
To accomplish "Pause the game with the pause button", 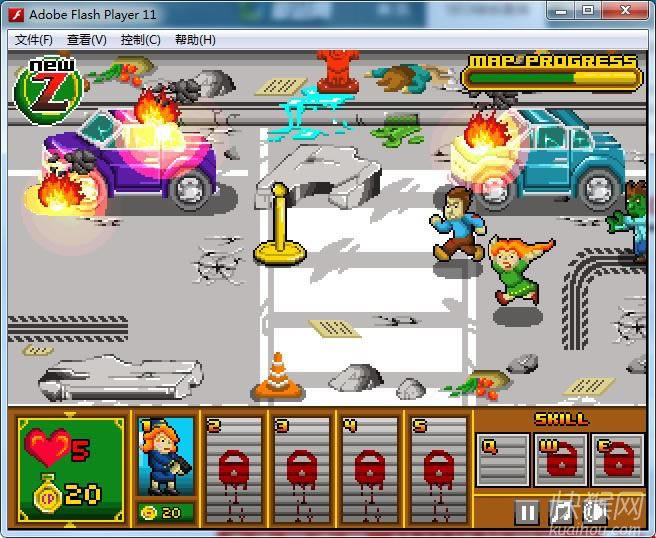I will (527, 513).
